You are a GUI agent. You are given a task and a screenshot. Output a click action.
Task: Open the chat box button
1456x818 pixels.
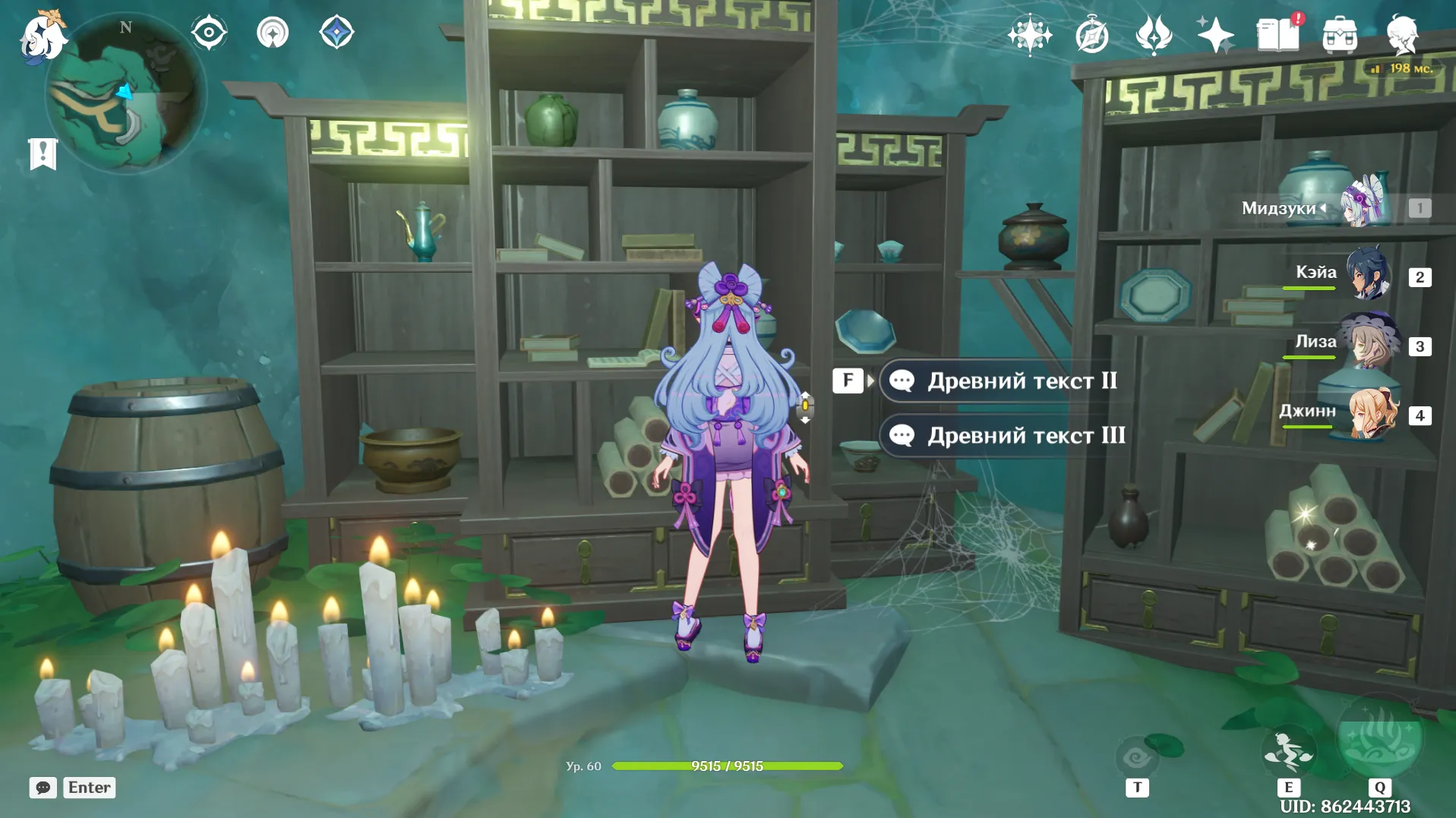(43, 788)
